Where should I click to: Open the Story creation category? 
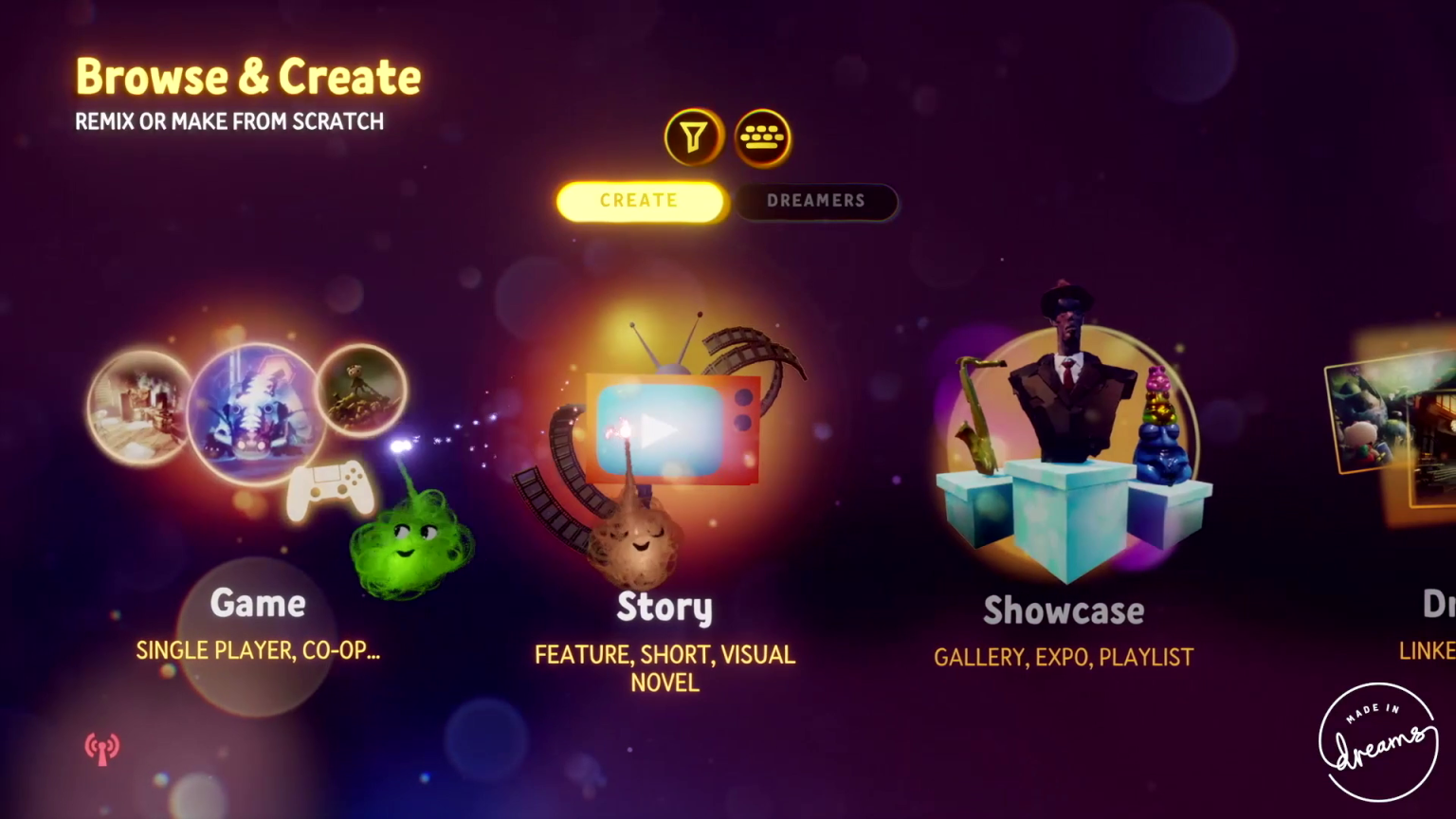coord(664,607)
